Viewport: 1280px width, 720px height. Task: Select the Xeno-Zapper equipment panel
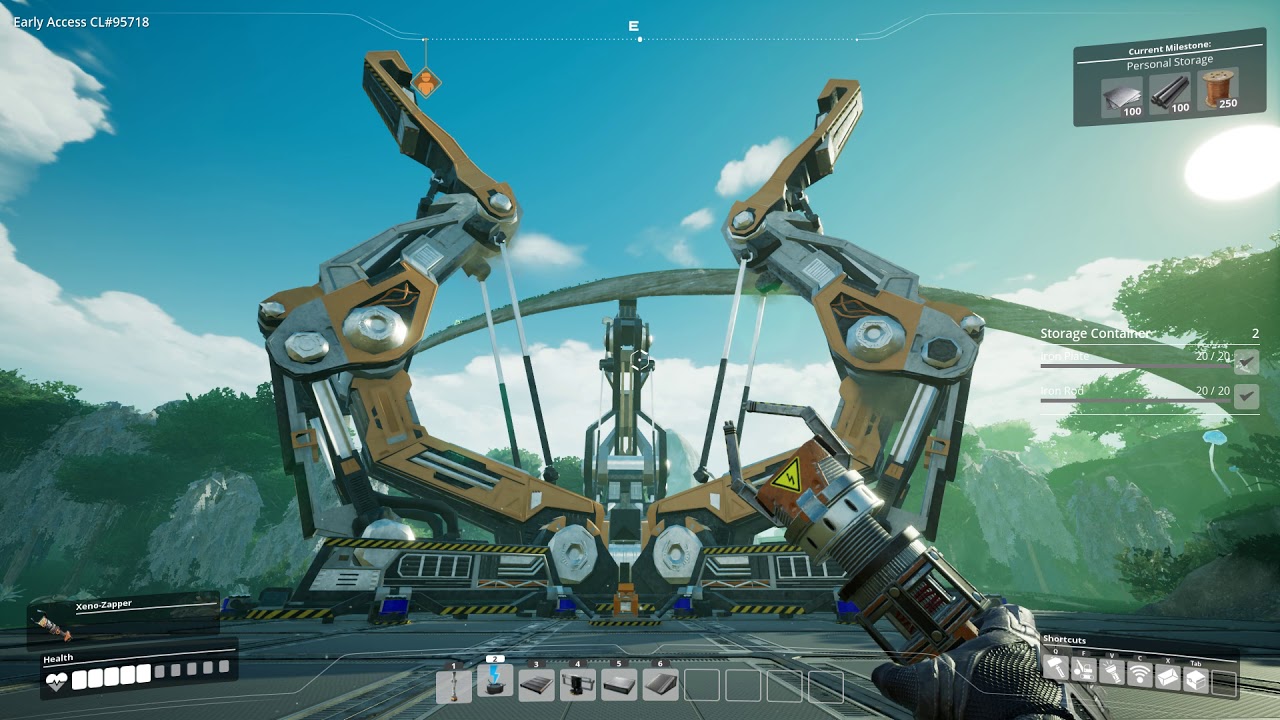click(x=122, y=616)
